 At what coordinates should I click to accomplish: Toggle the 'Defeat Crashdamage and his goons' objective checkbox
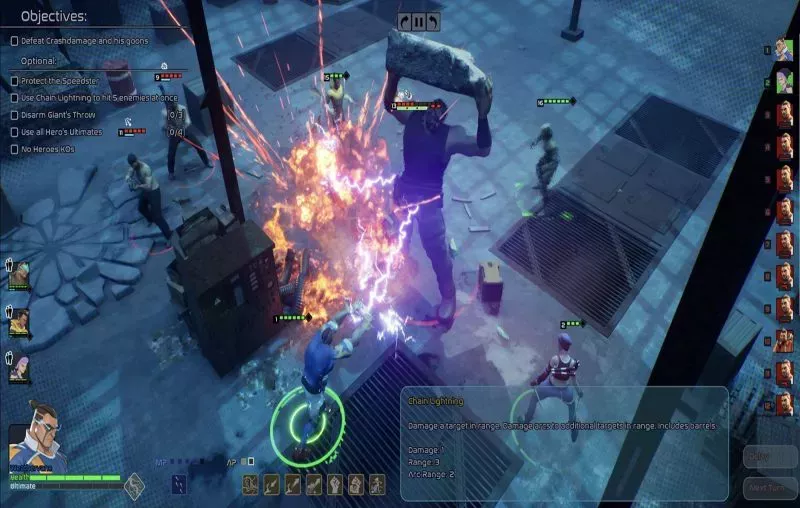click(x=14, y=41)
